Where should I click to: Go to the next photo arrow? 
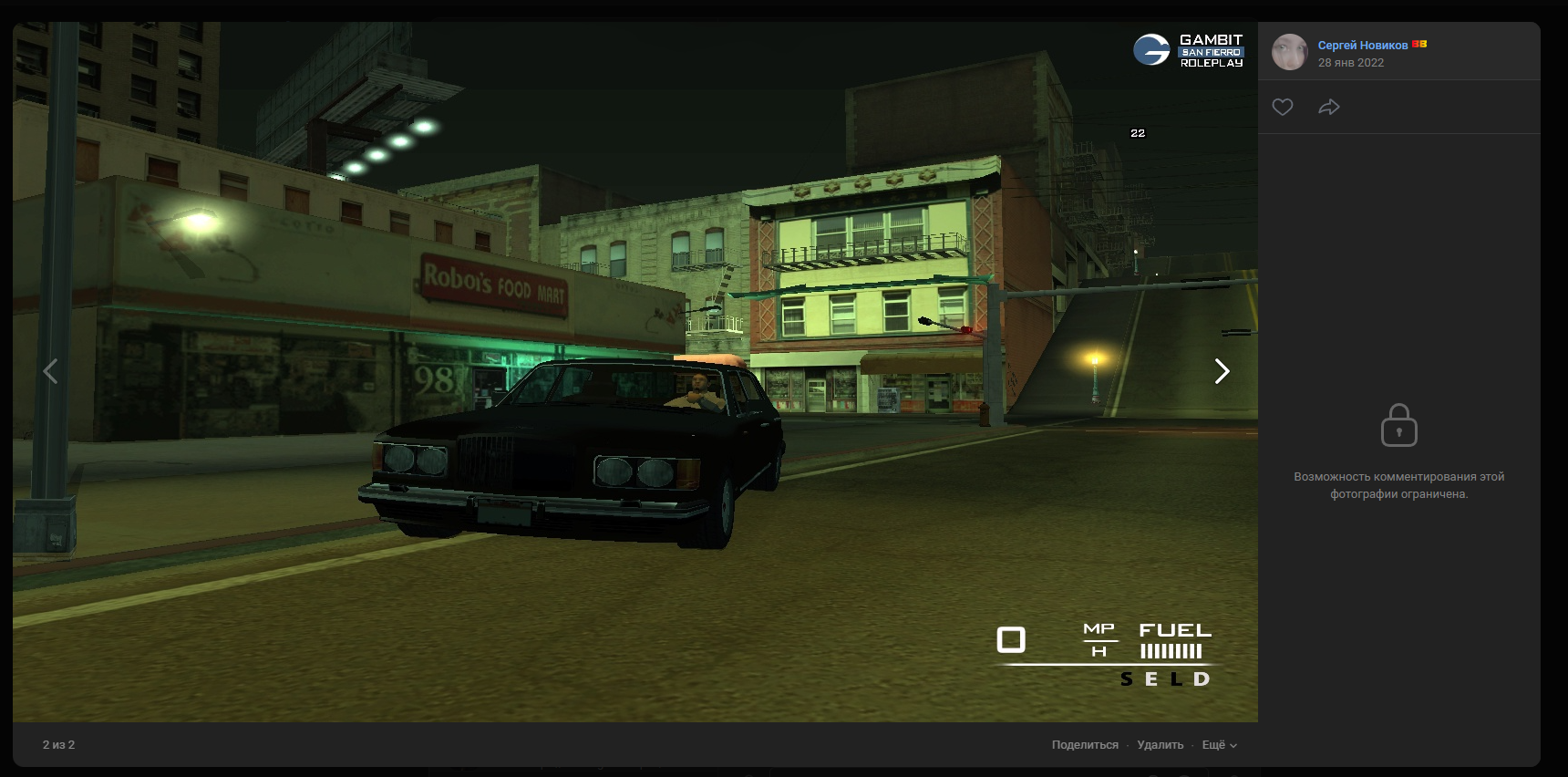click(x=1222, y=371)
